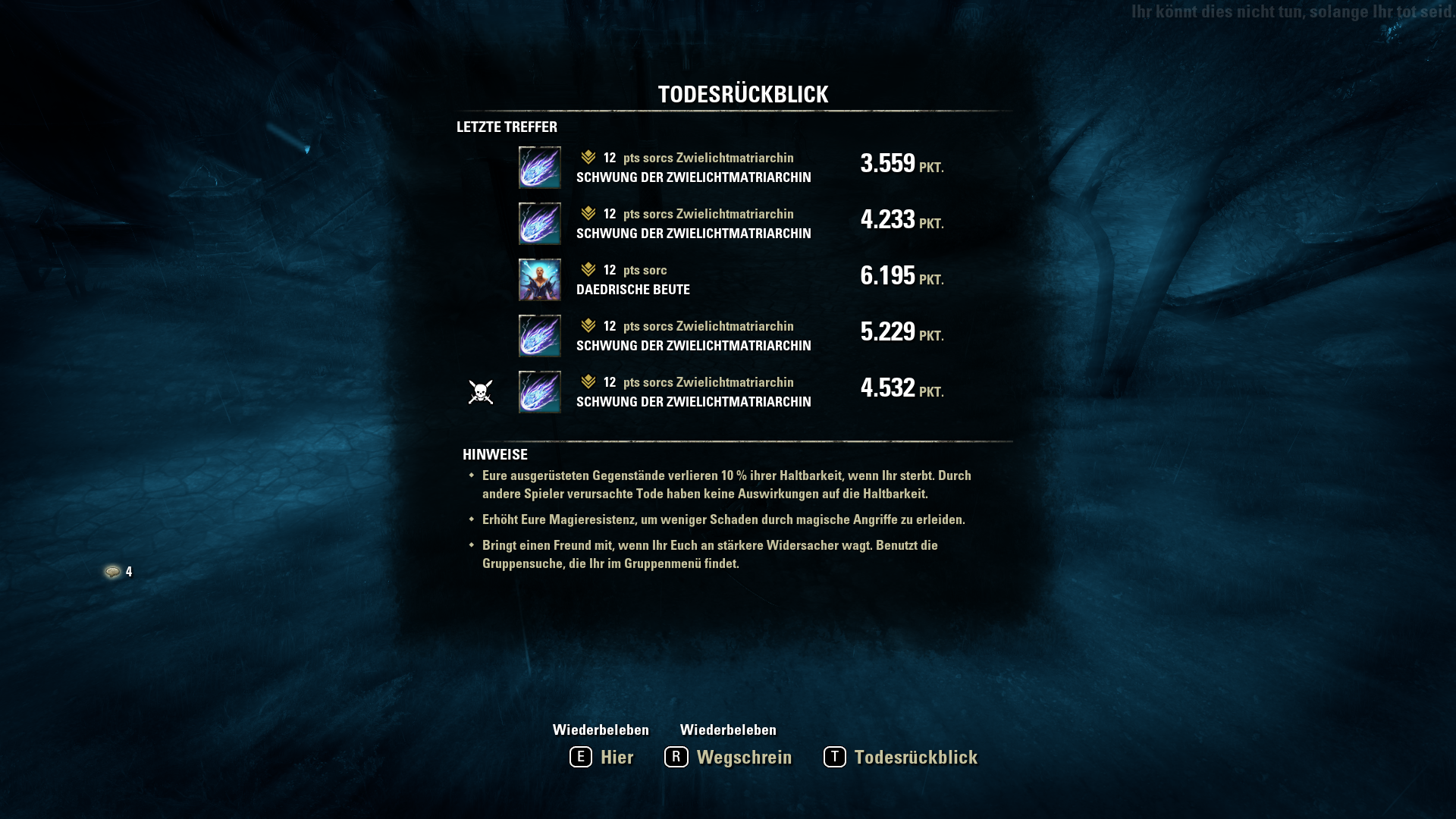The width and height of the screenshot is (1456, 819).
Task: Click the E keybind icon
Action: coord(580,757)
